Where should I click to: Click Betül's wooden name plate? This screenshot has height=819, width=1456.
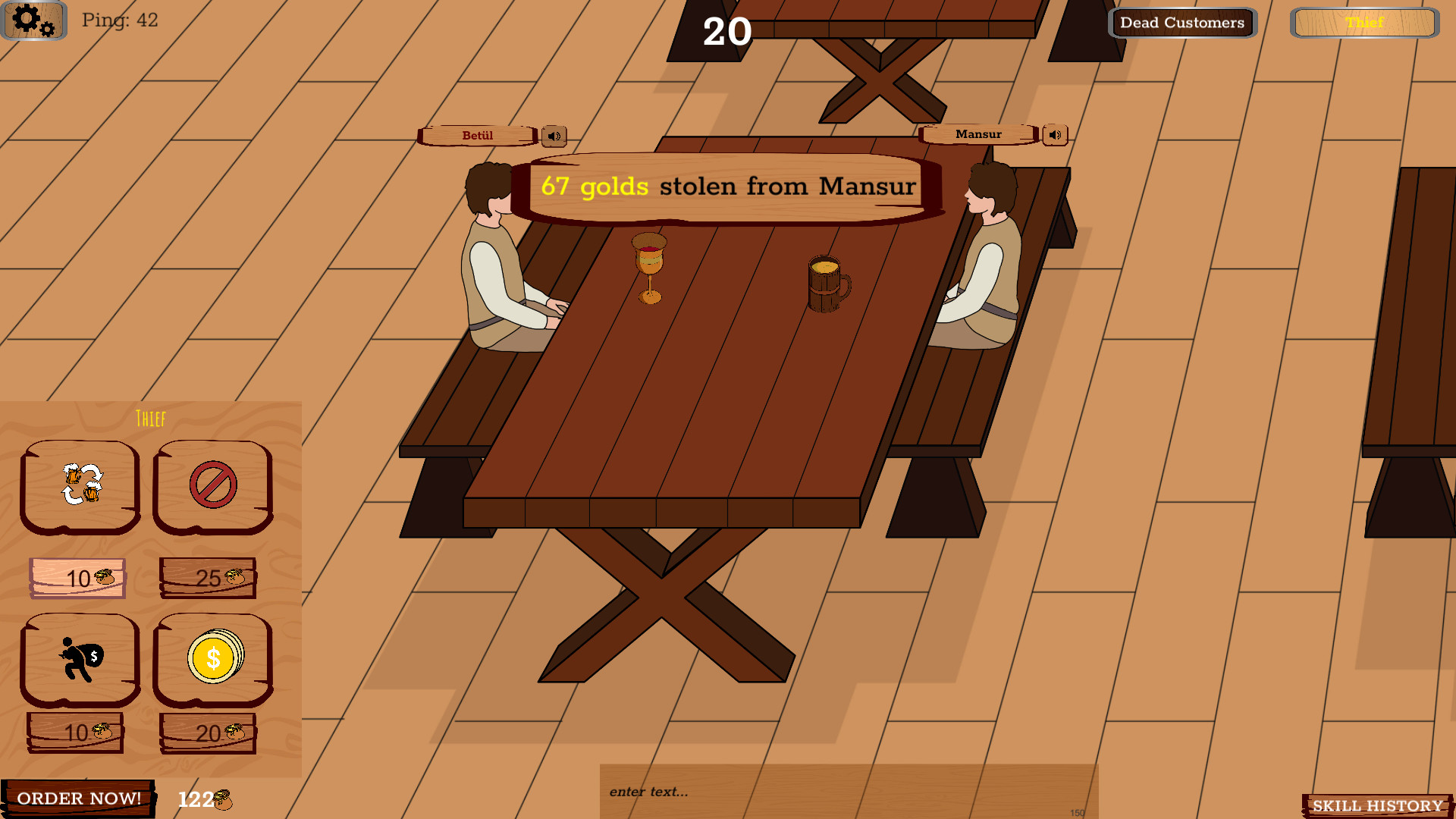[476, 135]
